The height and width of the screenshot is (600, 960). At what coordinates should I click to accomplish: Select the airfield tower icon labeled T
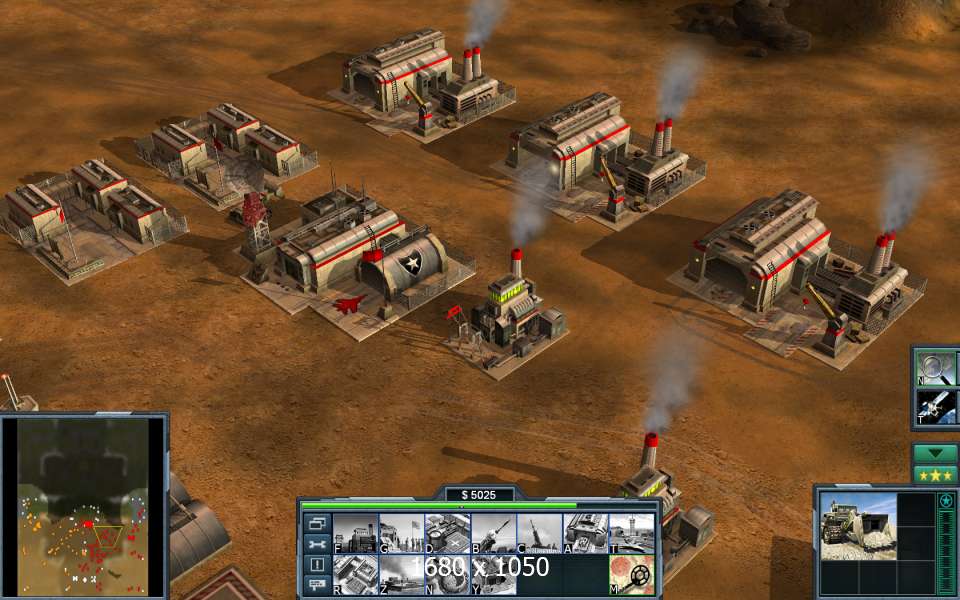point(631,532)
